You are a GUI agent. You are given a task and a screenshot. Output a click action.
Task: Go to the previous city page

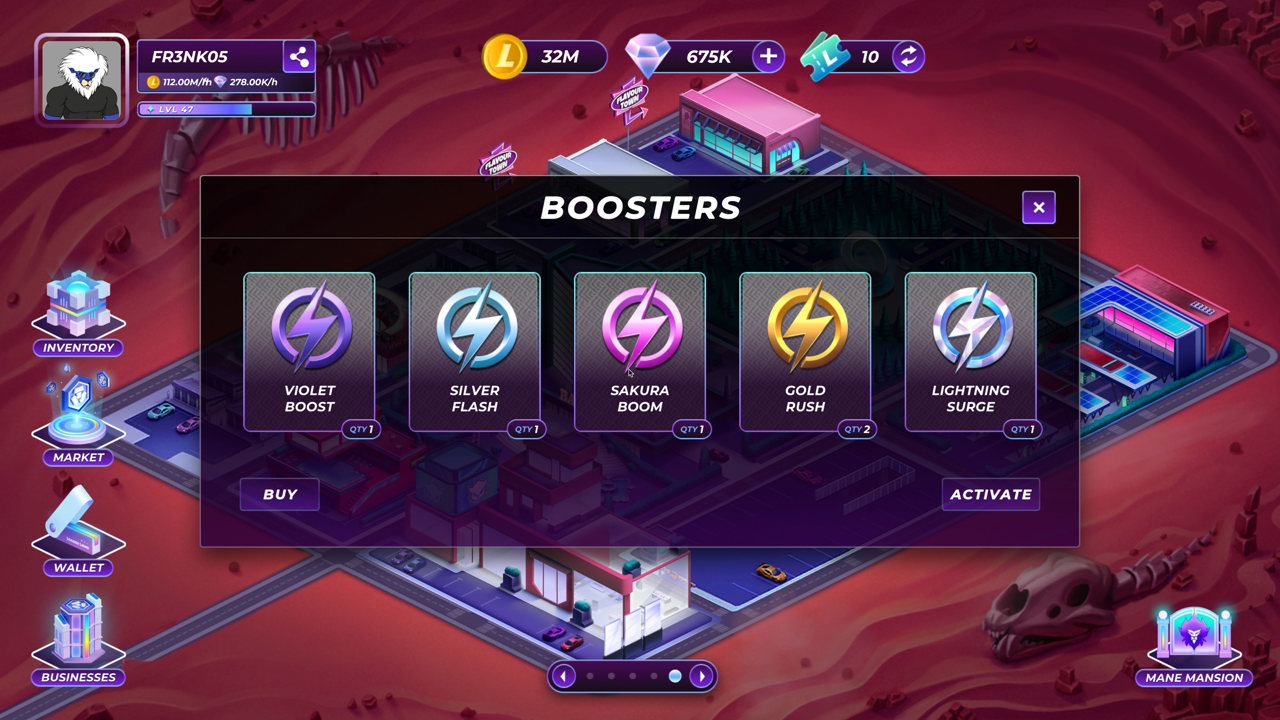pos(564,676)
